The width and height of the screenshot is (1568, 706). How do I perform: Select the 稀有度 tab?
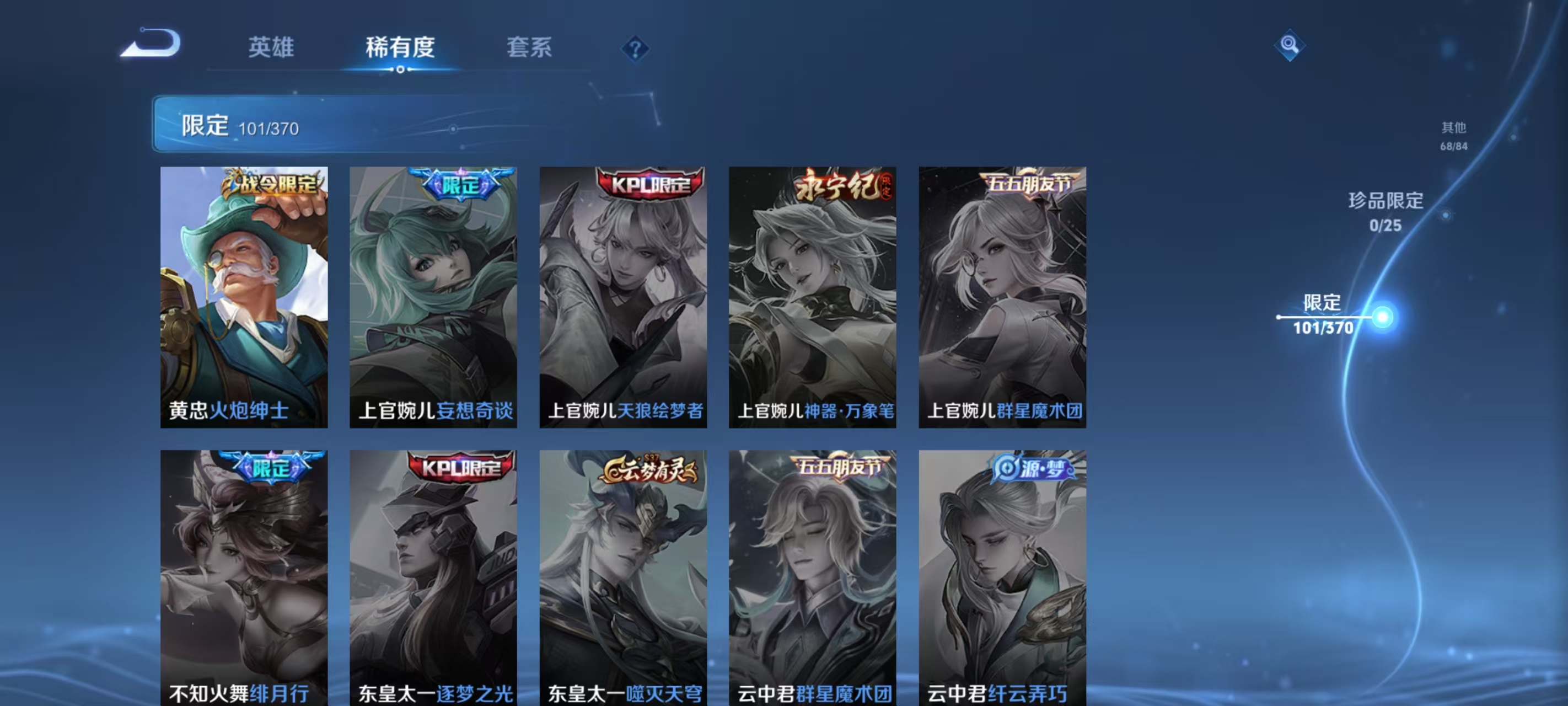point(400,49)
